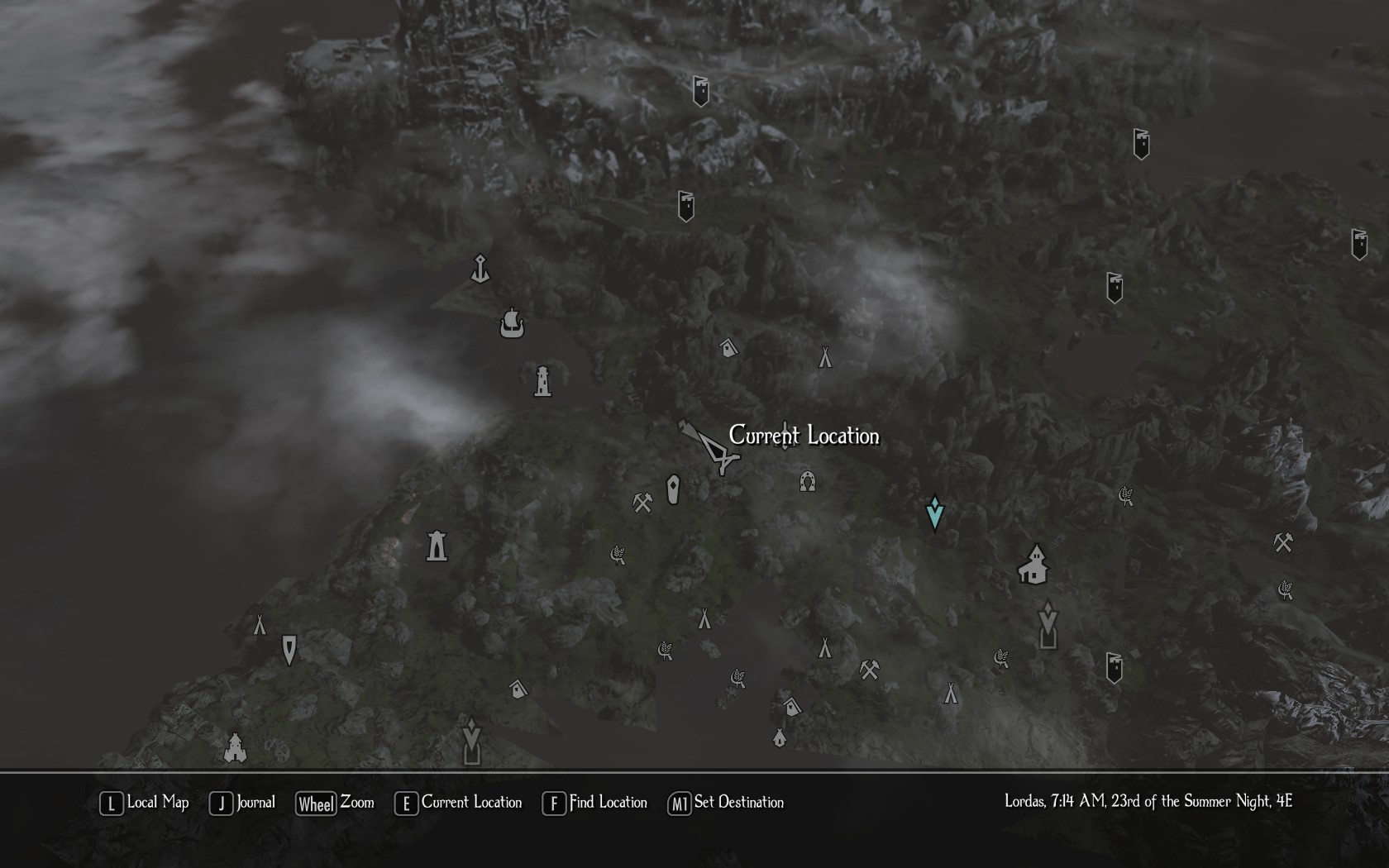Click the player's current location arrow
Viewport: 1389px width, 868px height.
[713, 447]
